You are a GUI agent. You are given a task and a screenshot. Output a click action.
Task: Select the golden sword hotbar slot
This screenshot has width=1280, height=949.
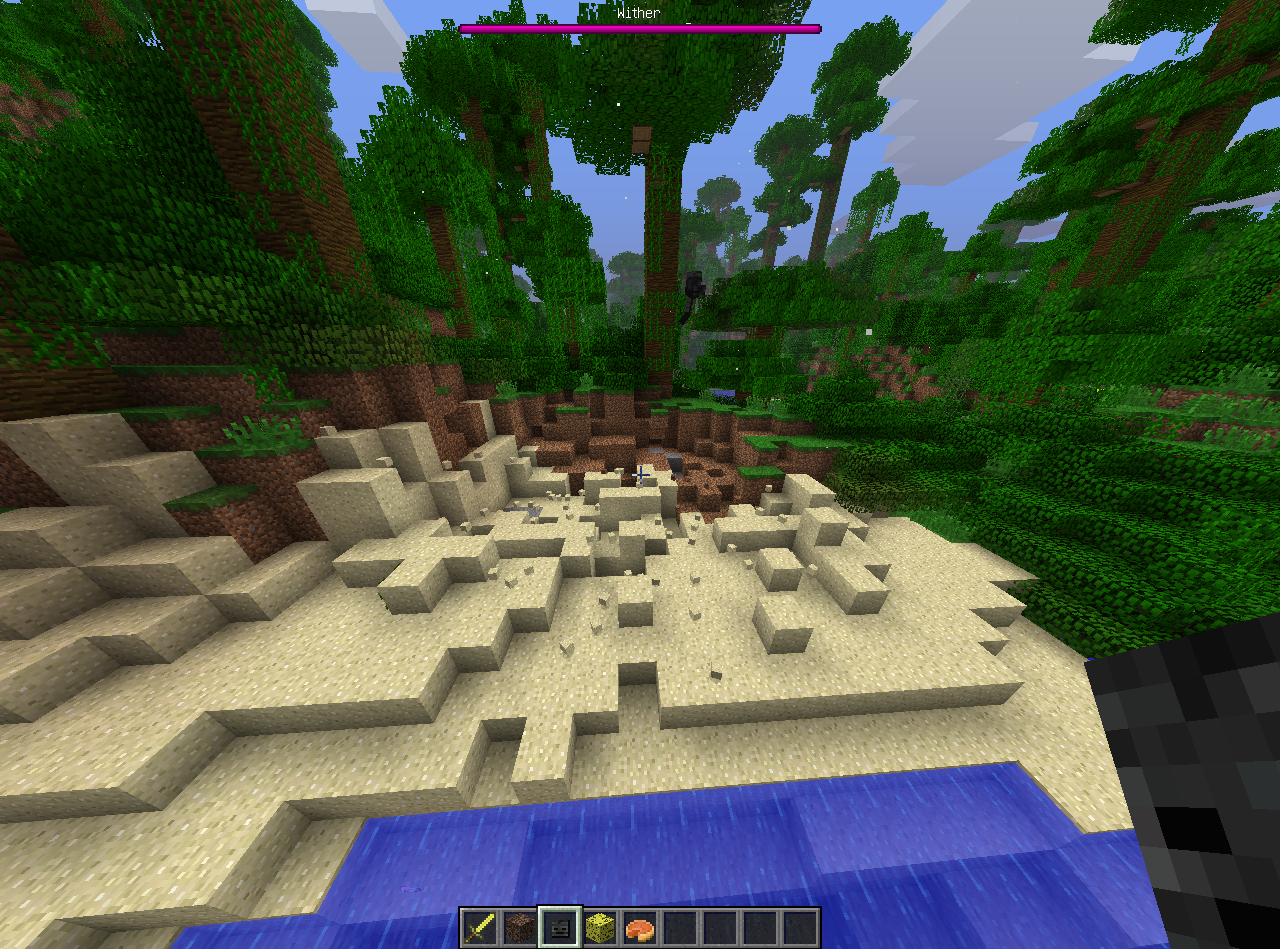coord(479,927)
